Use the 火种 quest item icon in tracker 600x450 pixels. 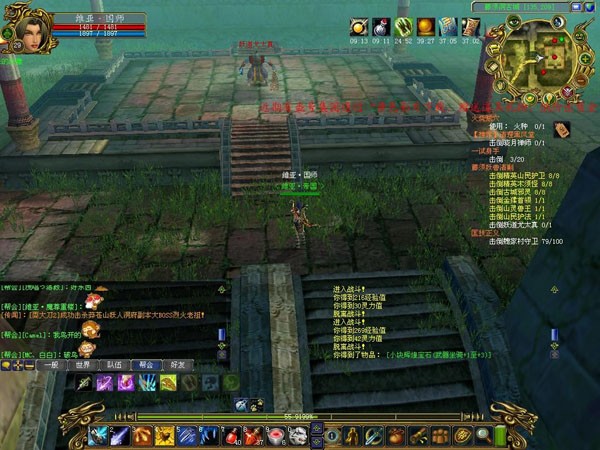(562, 128)
